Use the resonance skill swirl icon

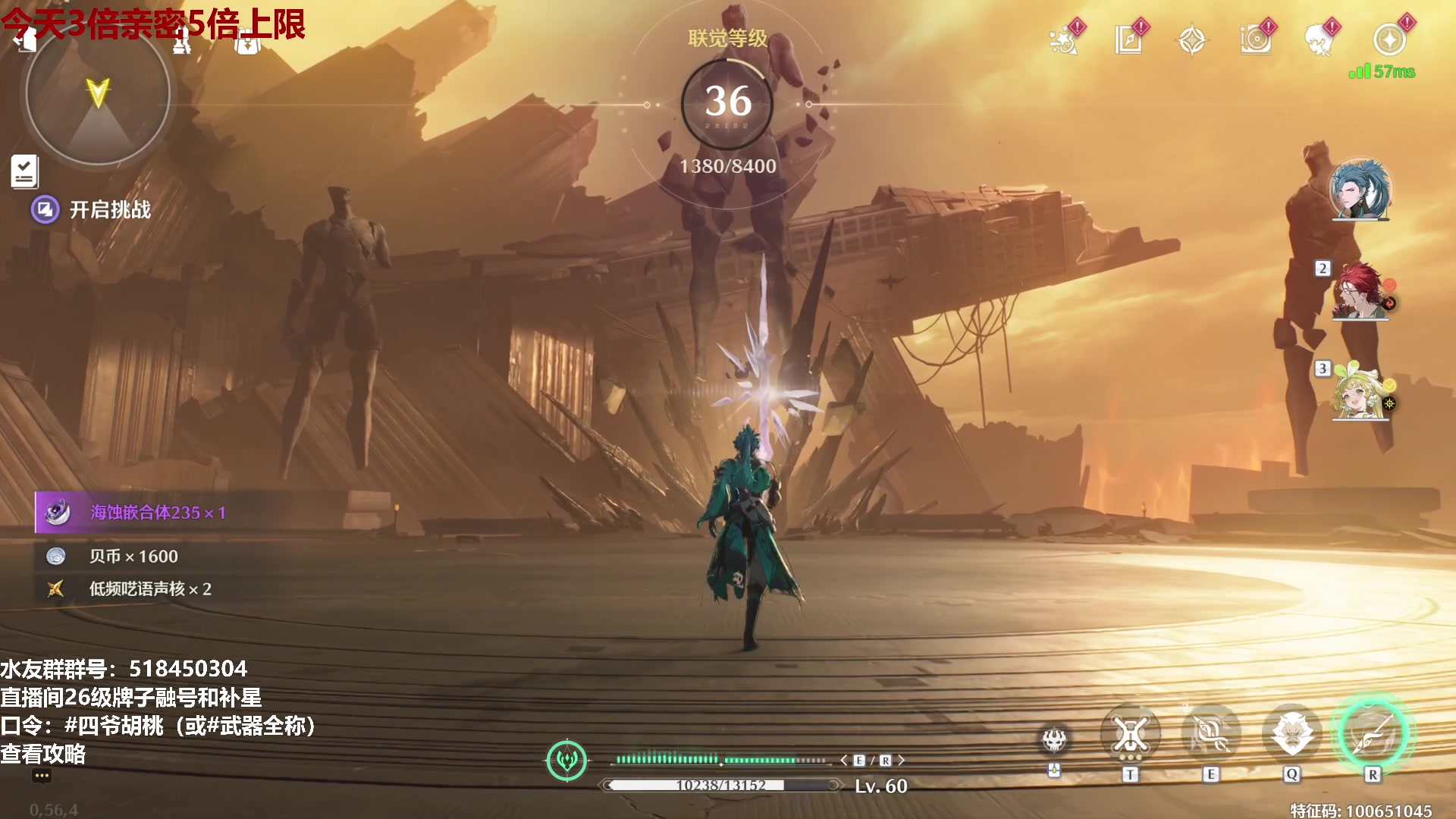click(1210, 734)
